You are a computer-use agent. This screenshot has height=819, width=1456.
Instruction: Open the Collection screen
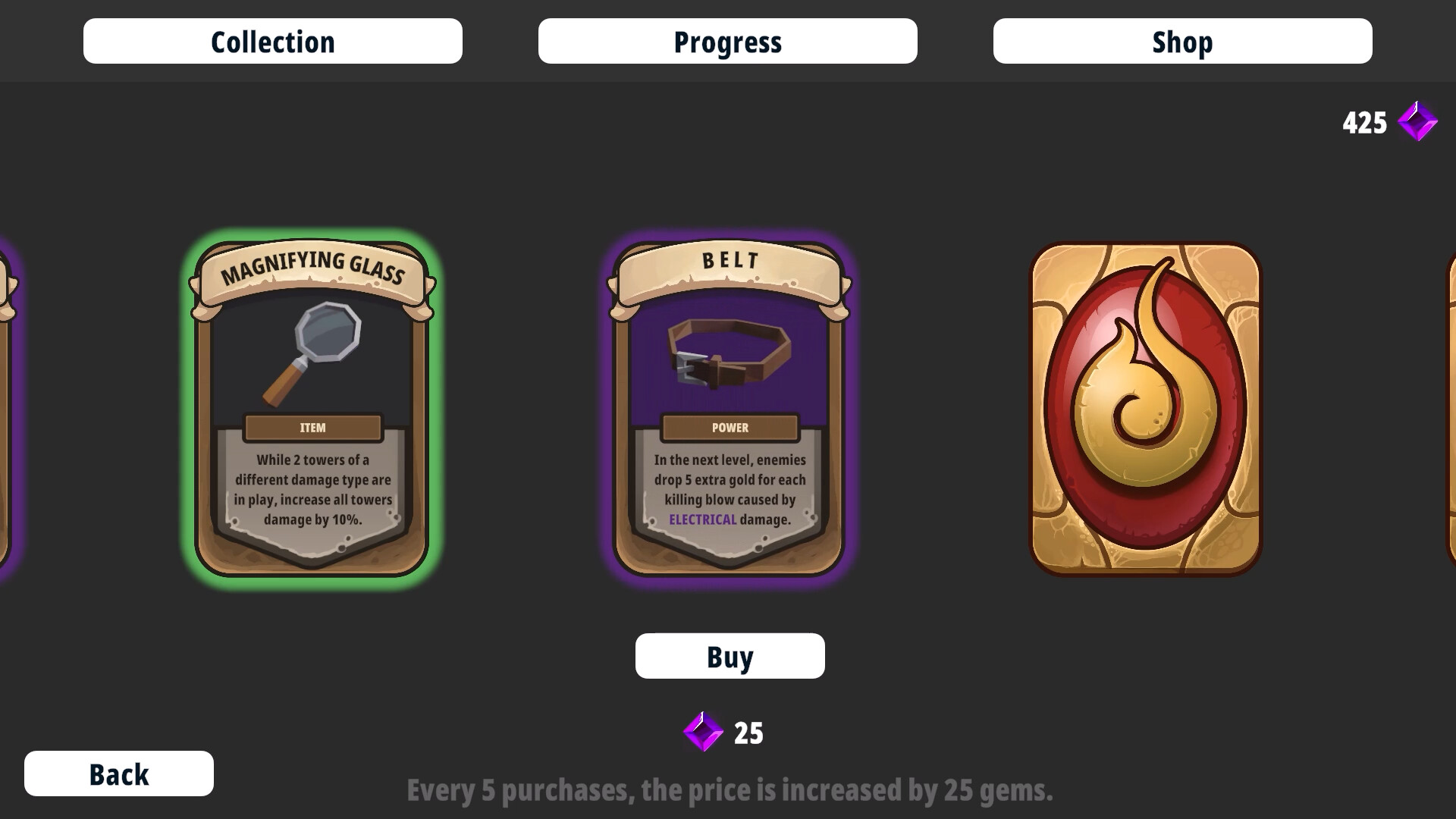[x=272, y=41]
